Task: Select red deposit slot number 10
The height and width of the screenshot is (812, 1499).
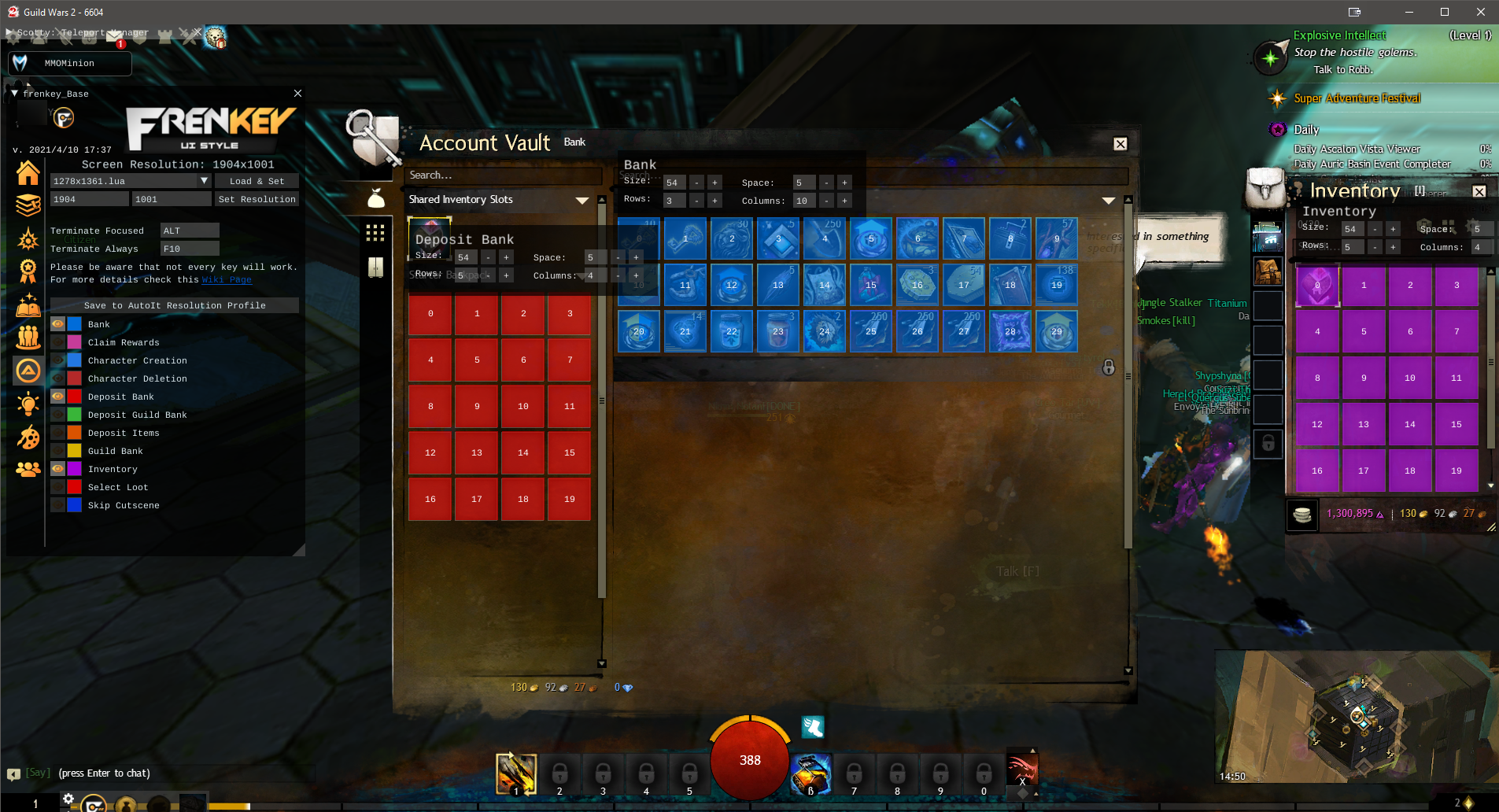Action: (522, 406)
